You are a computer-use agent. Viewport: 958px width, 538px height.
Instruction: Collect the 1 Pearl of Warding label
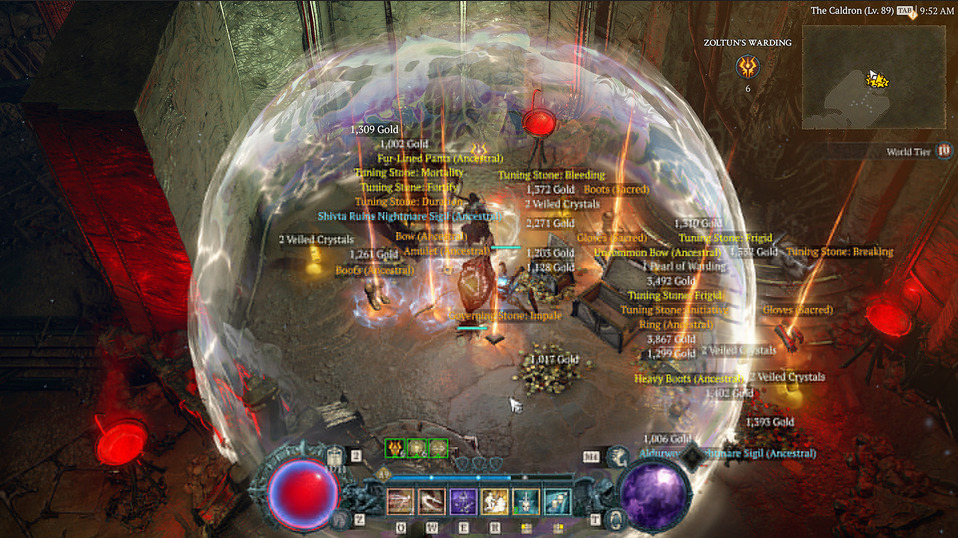pos(684,267)
